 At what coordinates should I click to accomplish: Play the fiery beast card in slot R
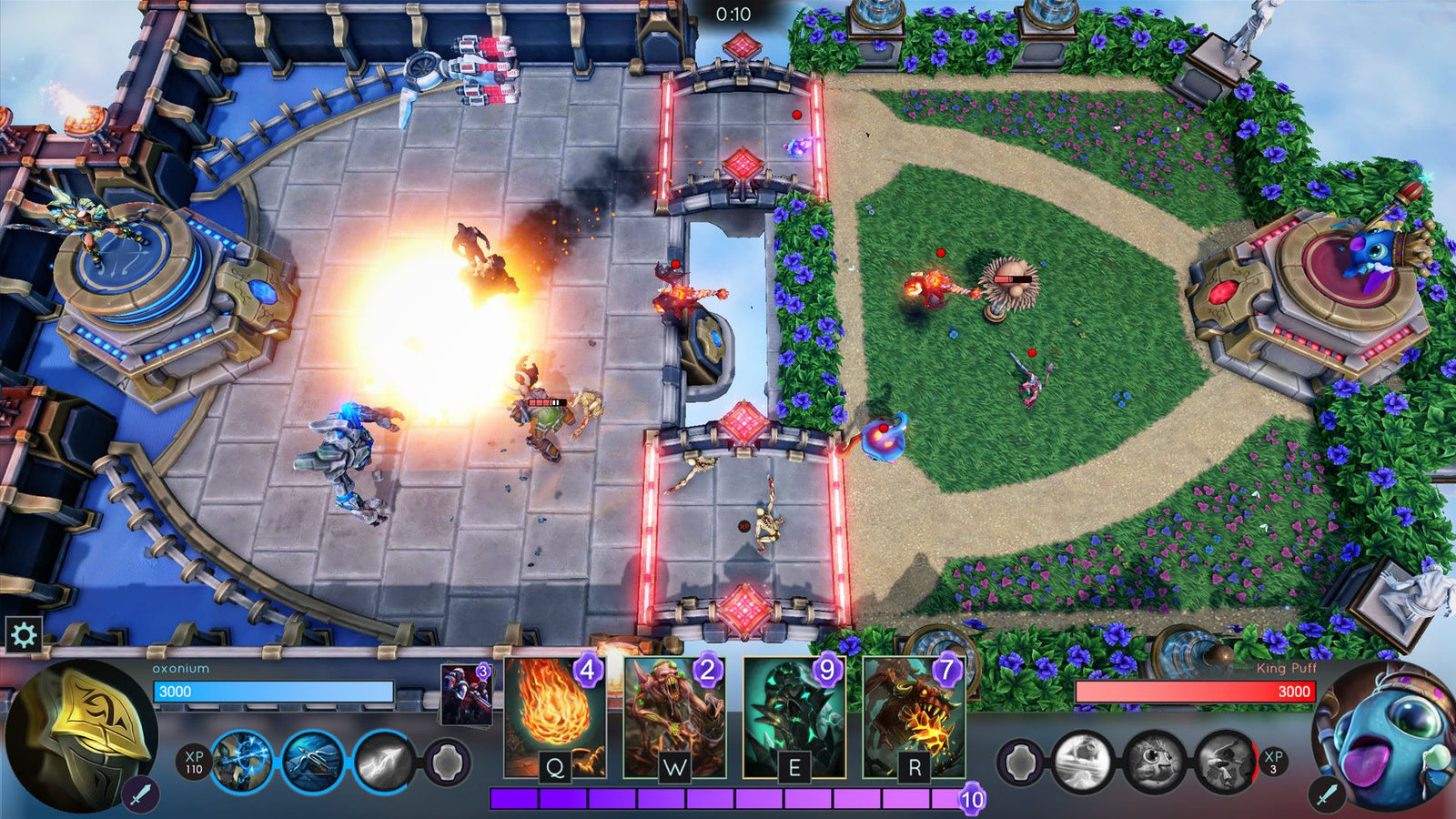pyautogui.click(x=915, y=719)
